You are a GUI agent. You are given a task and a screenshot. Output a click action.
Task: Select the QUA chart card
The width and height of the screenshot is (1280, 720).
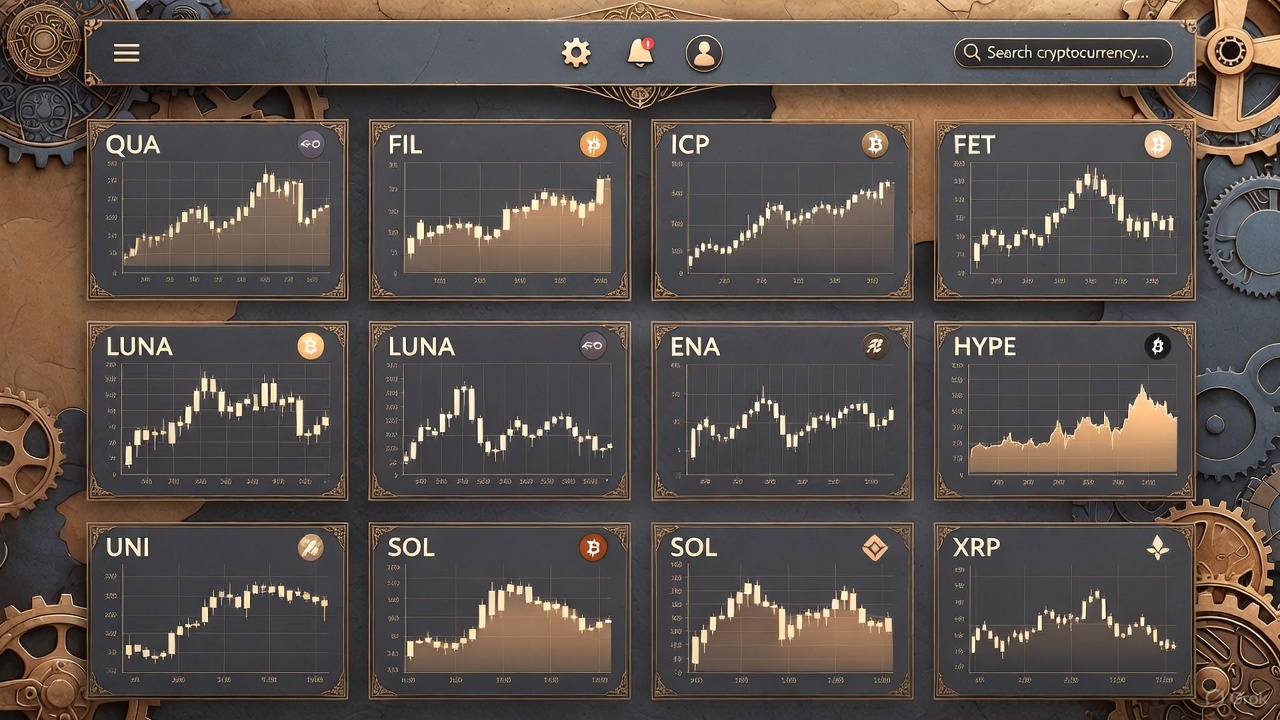218,210
